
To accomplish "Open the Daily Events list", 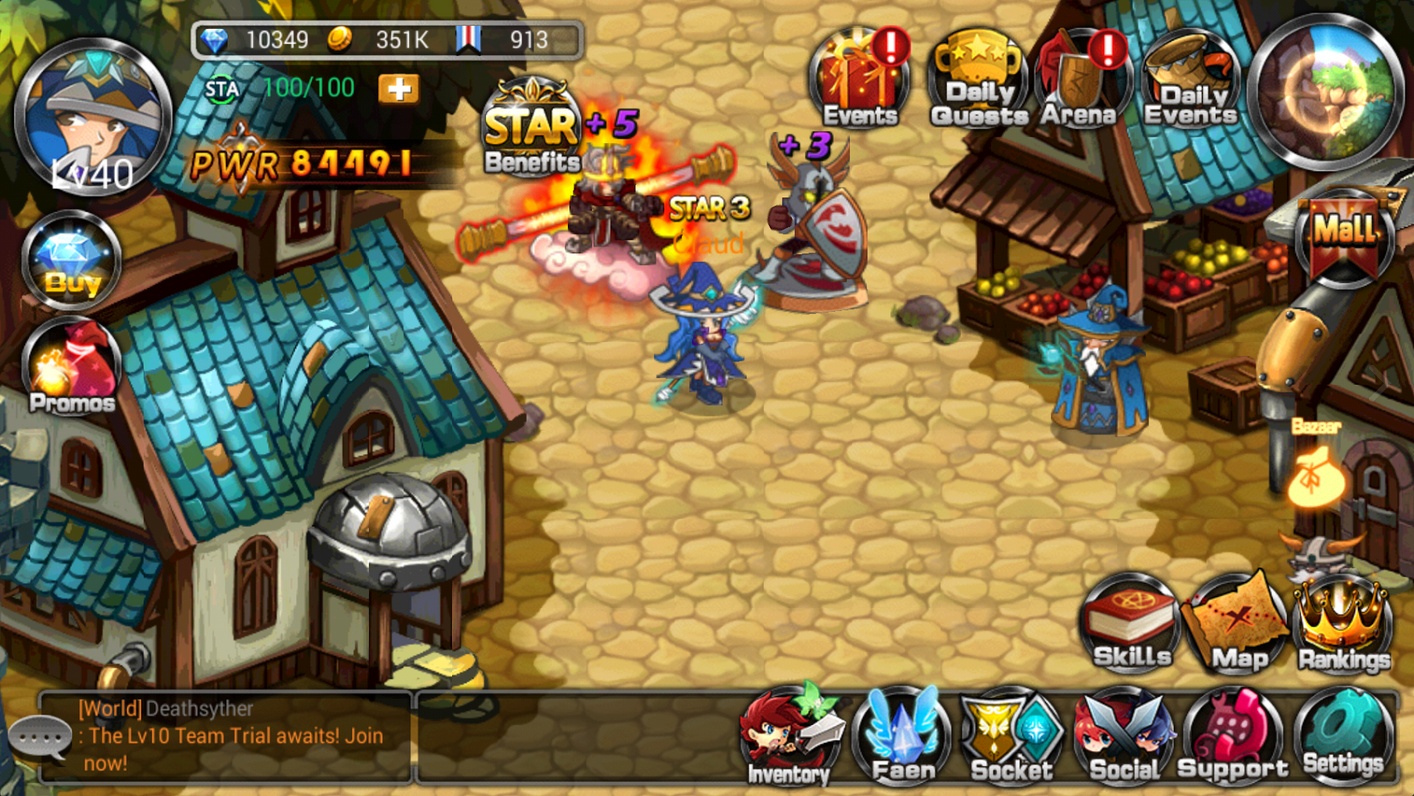I will (x=1190, y=82).
